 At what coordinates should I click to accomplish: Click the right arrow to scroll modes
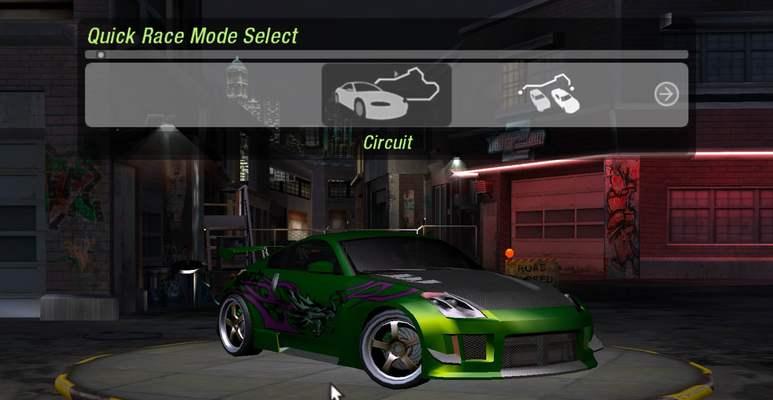click(x=666, y=94)
